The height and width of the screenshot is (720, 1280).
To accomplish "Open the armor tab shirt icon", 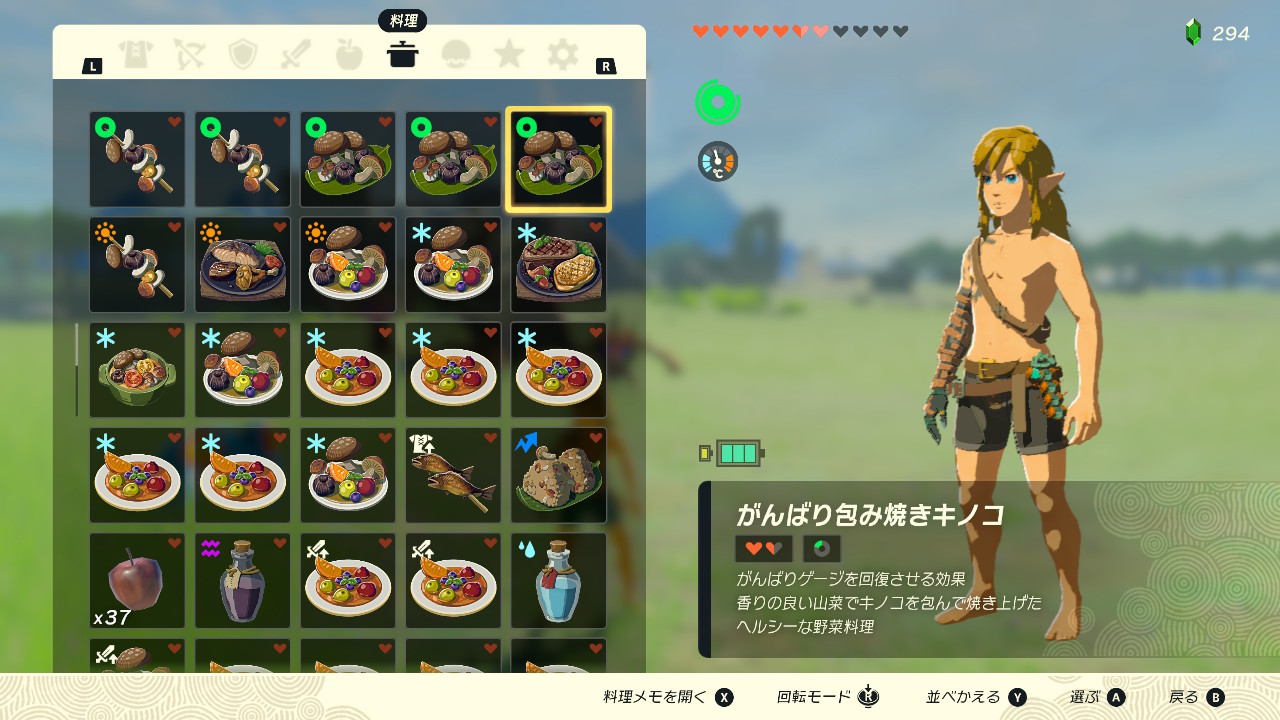I will click(x=137, y=55).
